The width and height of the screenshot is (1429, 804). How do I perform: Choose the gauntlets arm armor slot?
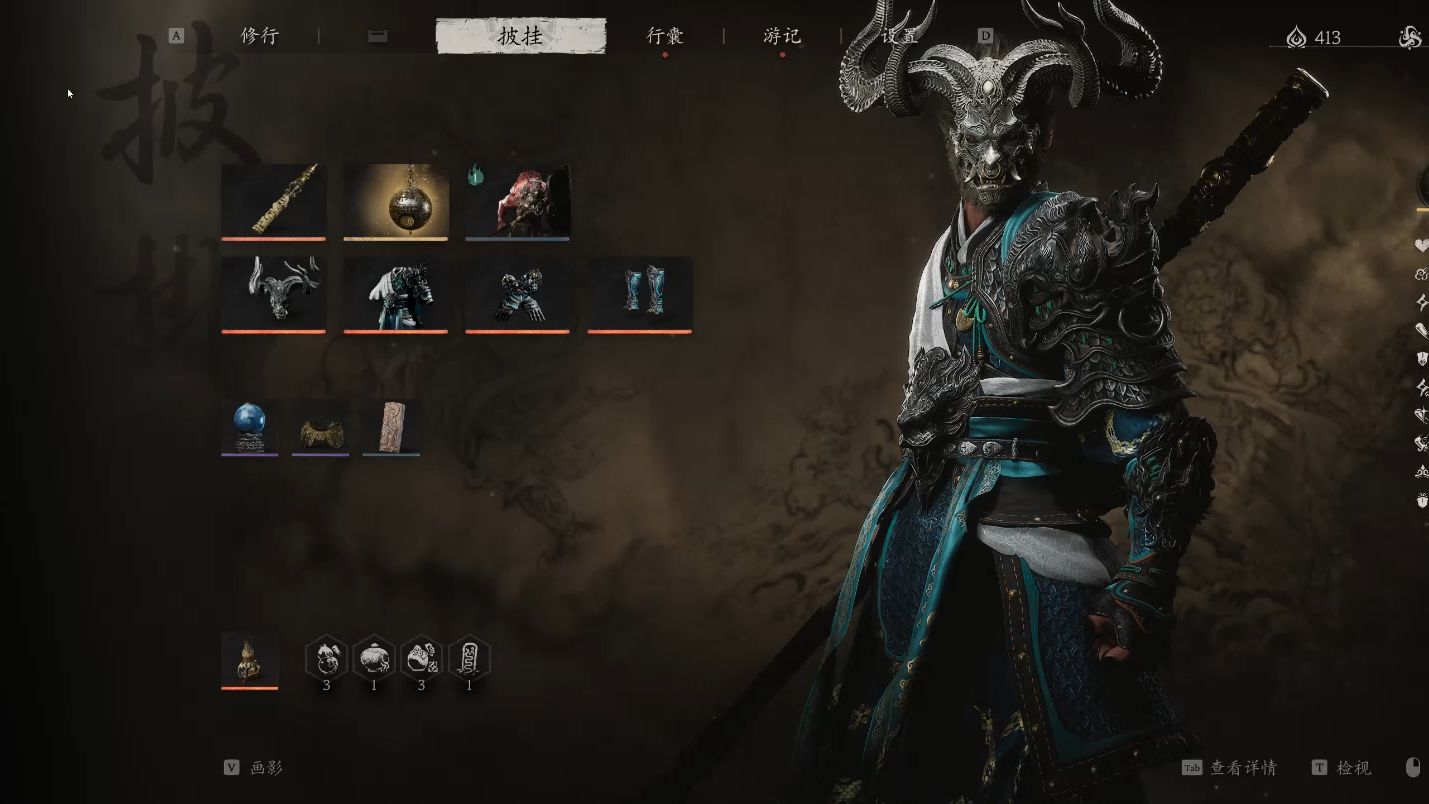tap(518, 294)
